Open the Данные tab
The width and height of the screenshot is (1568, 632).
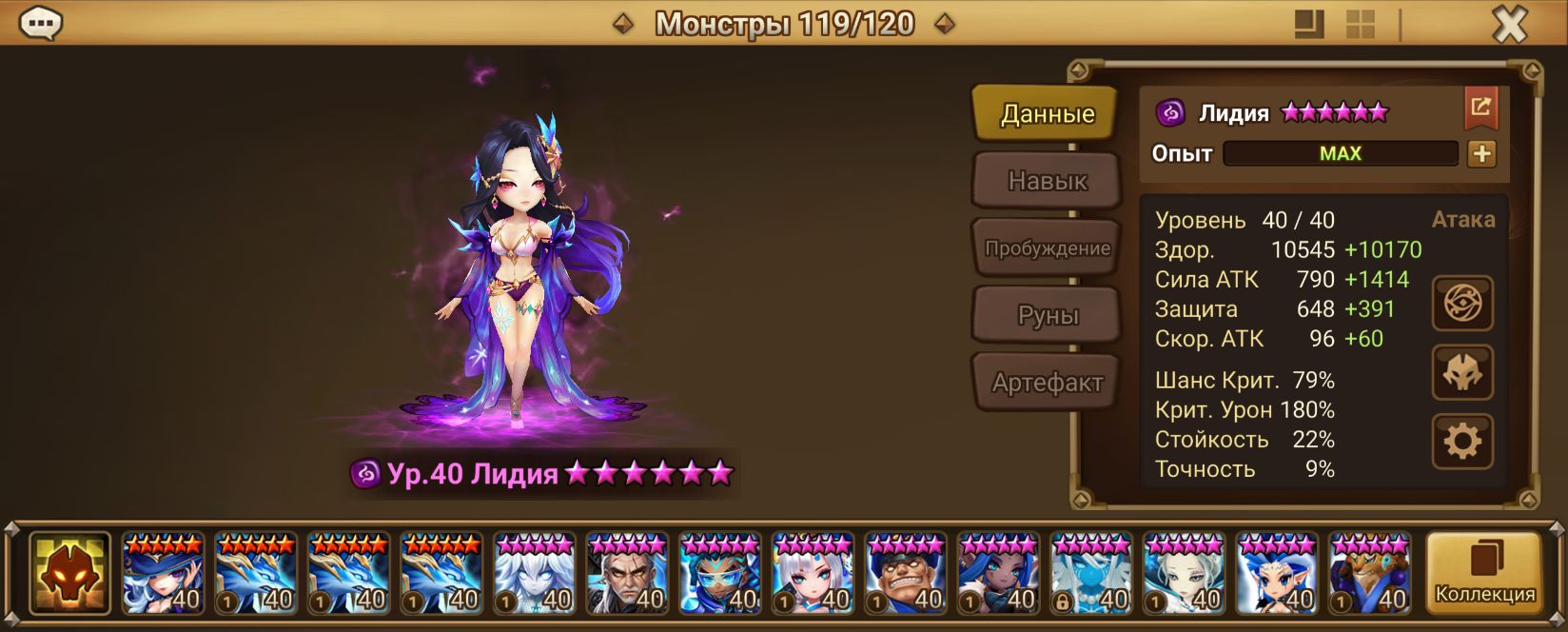point(1047,114)
